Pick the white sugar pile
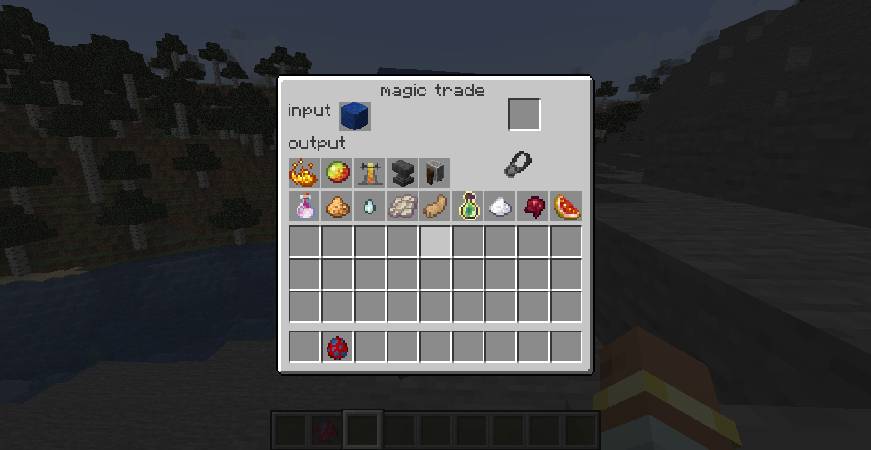This screenshot has width=871, height=450. point(501,207)
